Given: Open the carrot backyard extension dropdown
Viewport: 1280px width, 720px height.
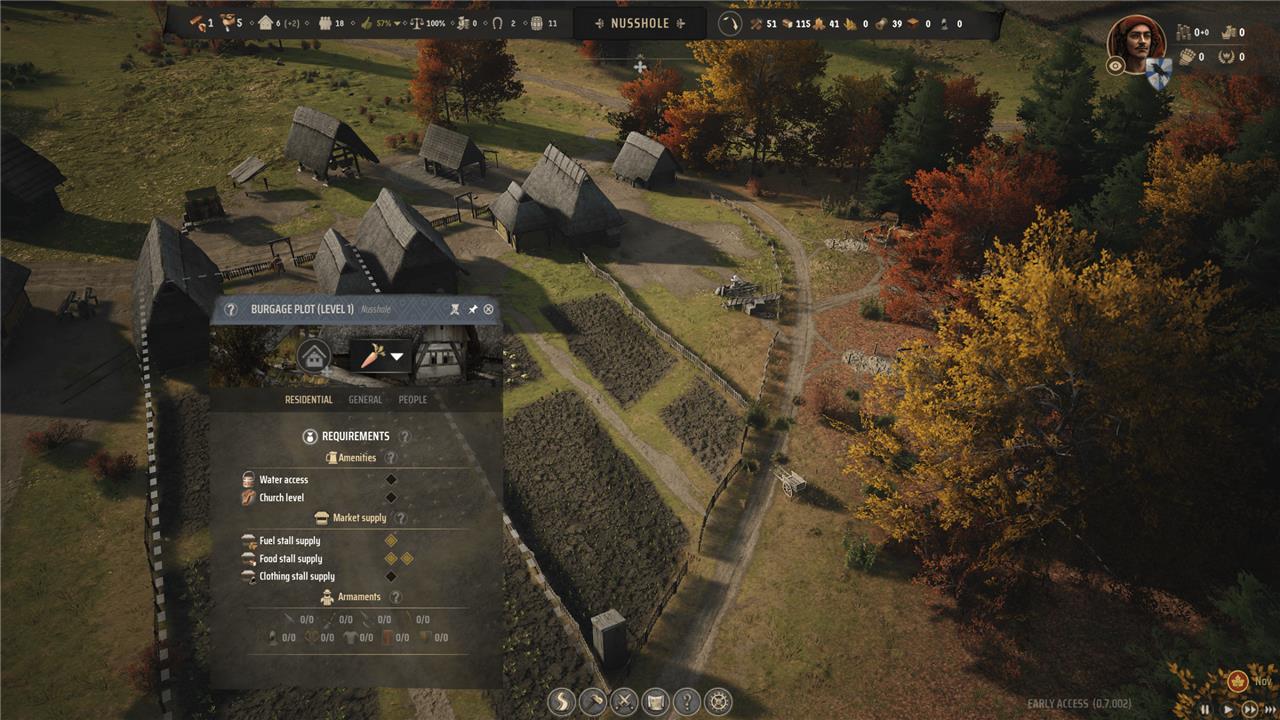Looking at the screenshot, I should coord(380,356).
